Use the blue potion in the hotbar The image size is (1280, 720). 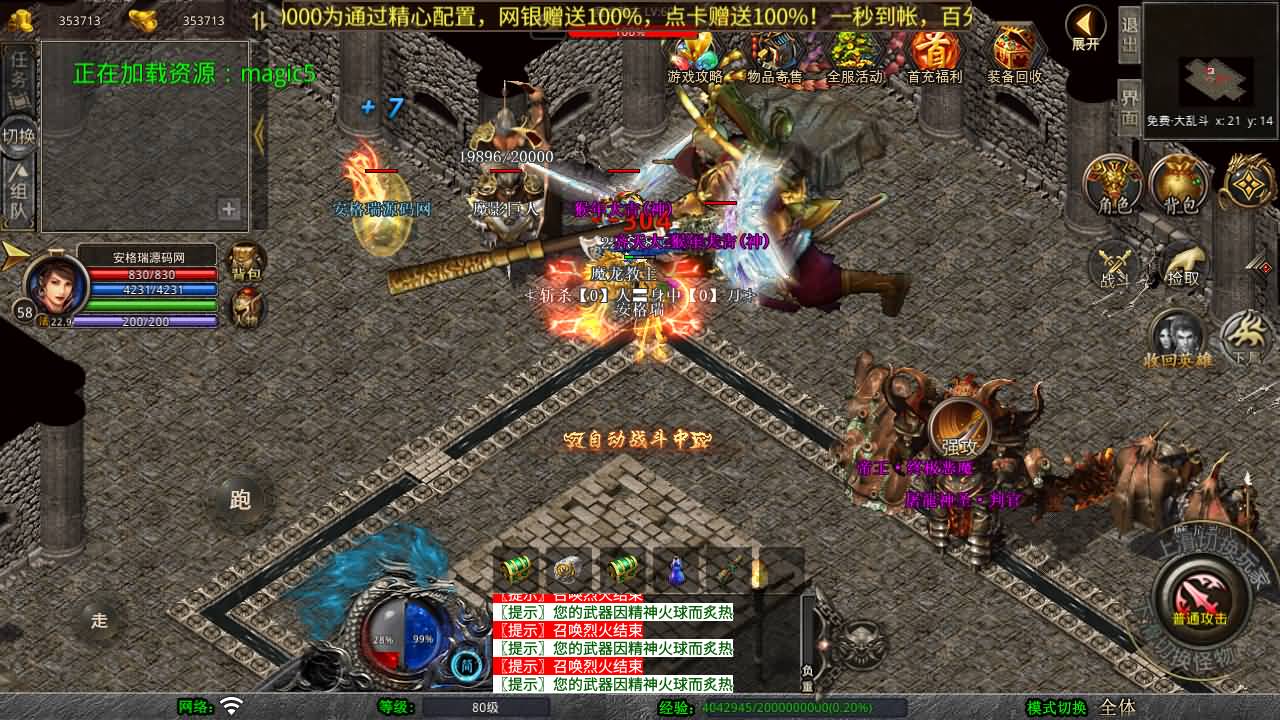(677, 571)
